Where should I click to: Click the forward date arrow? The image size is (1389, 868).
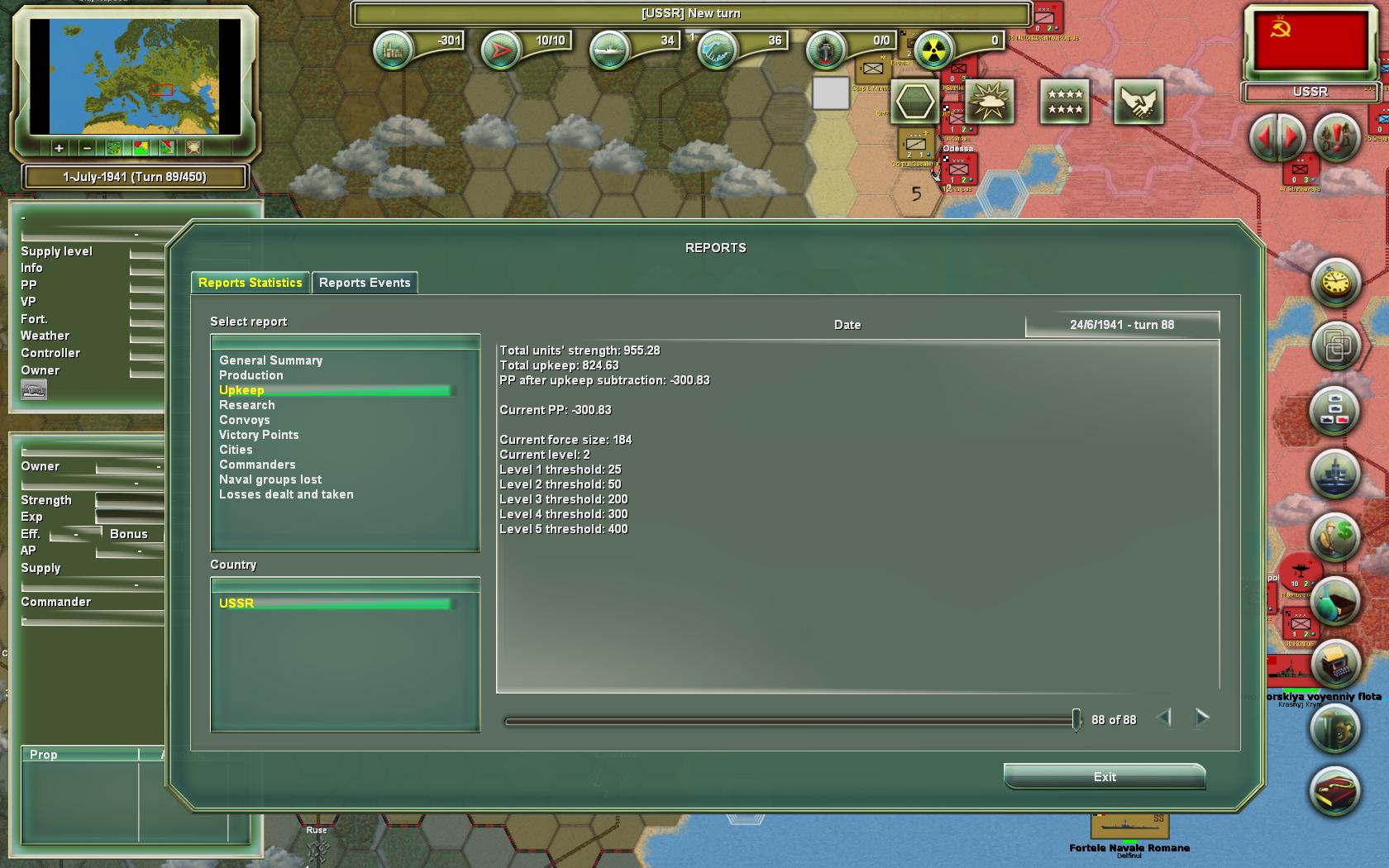coord(1201,718)
